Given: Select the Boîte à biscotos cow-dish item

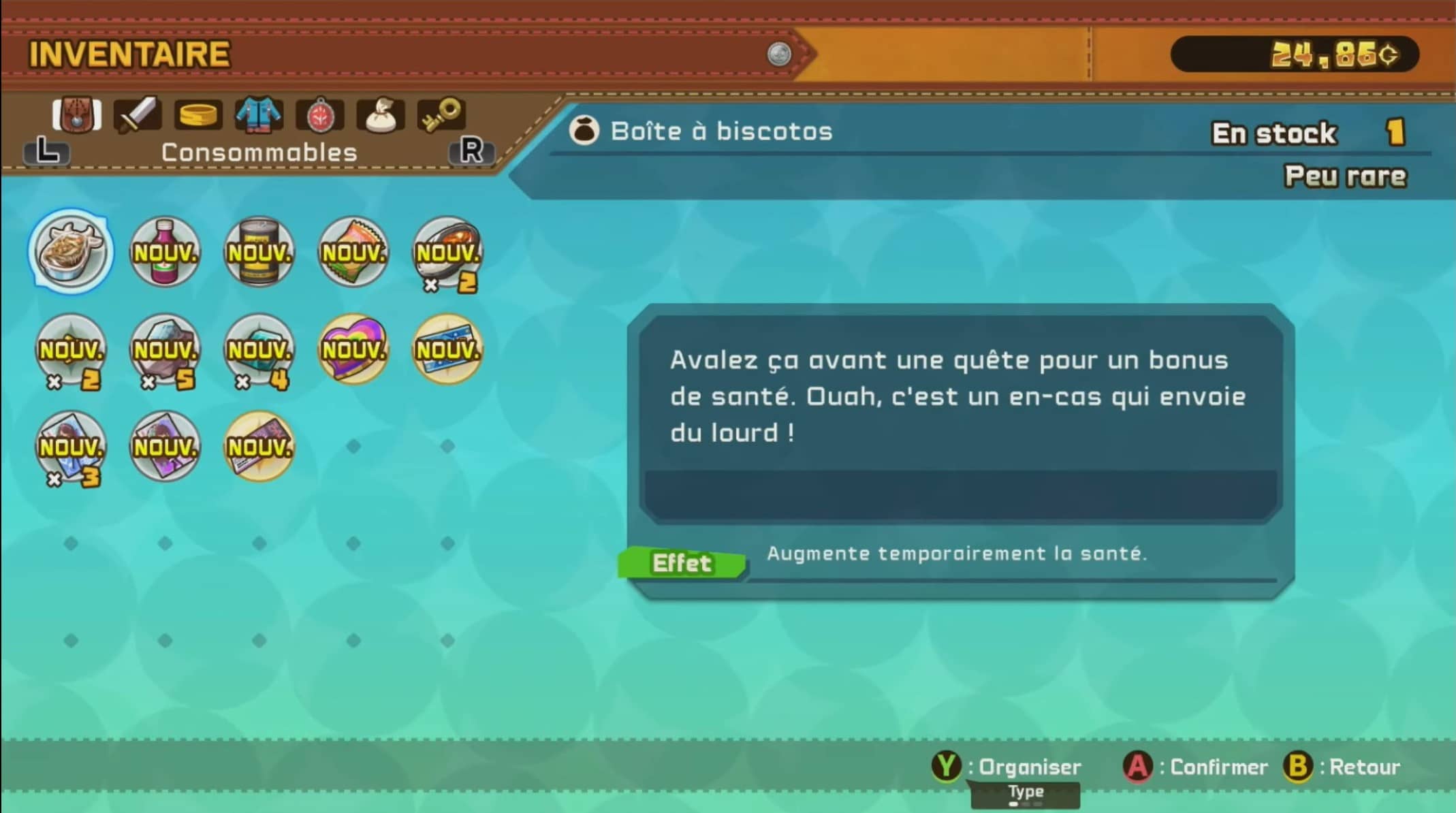Looking at the screenshot, I should tap(71, 251).
